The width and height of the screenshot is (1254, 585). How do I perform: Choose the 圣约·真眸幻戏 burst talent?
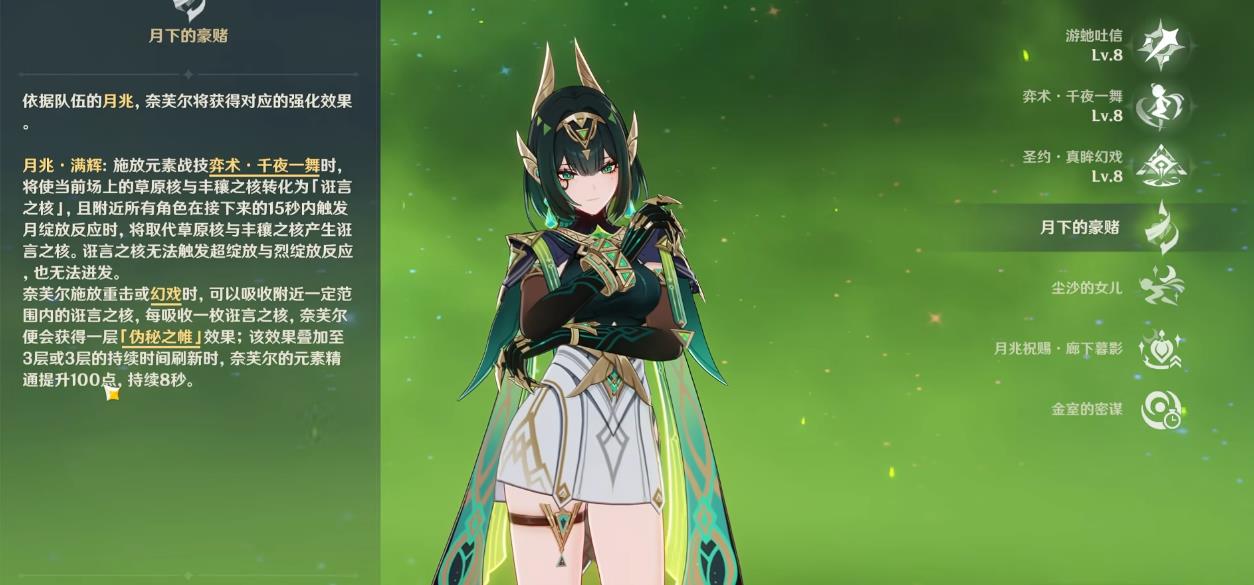click(1160, 167)
